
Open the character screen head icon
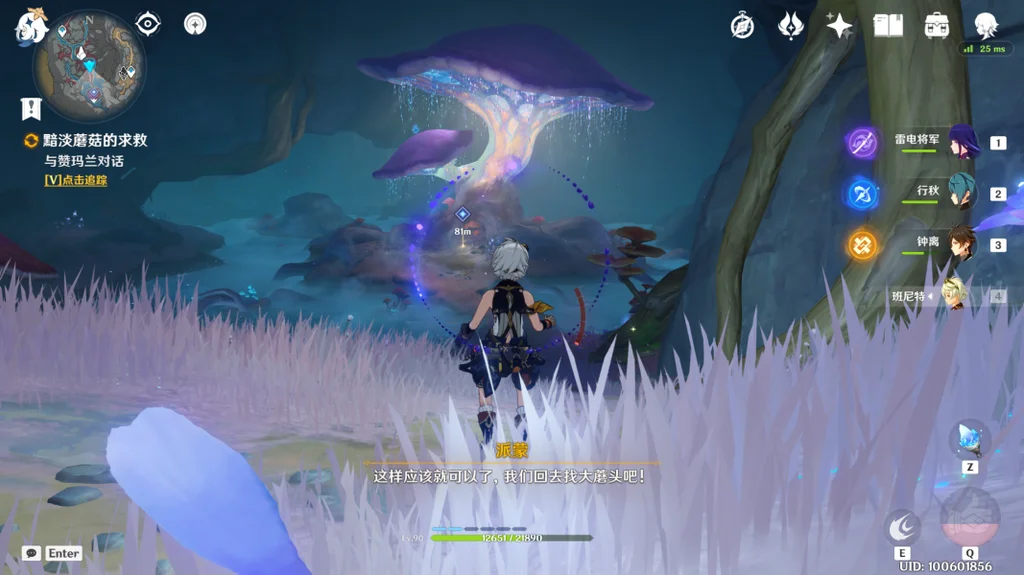[986, 25]
